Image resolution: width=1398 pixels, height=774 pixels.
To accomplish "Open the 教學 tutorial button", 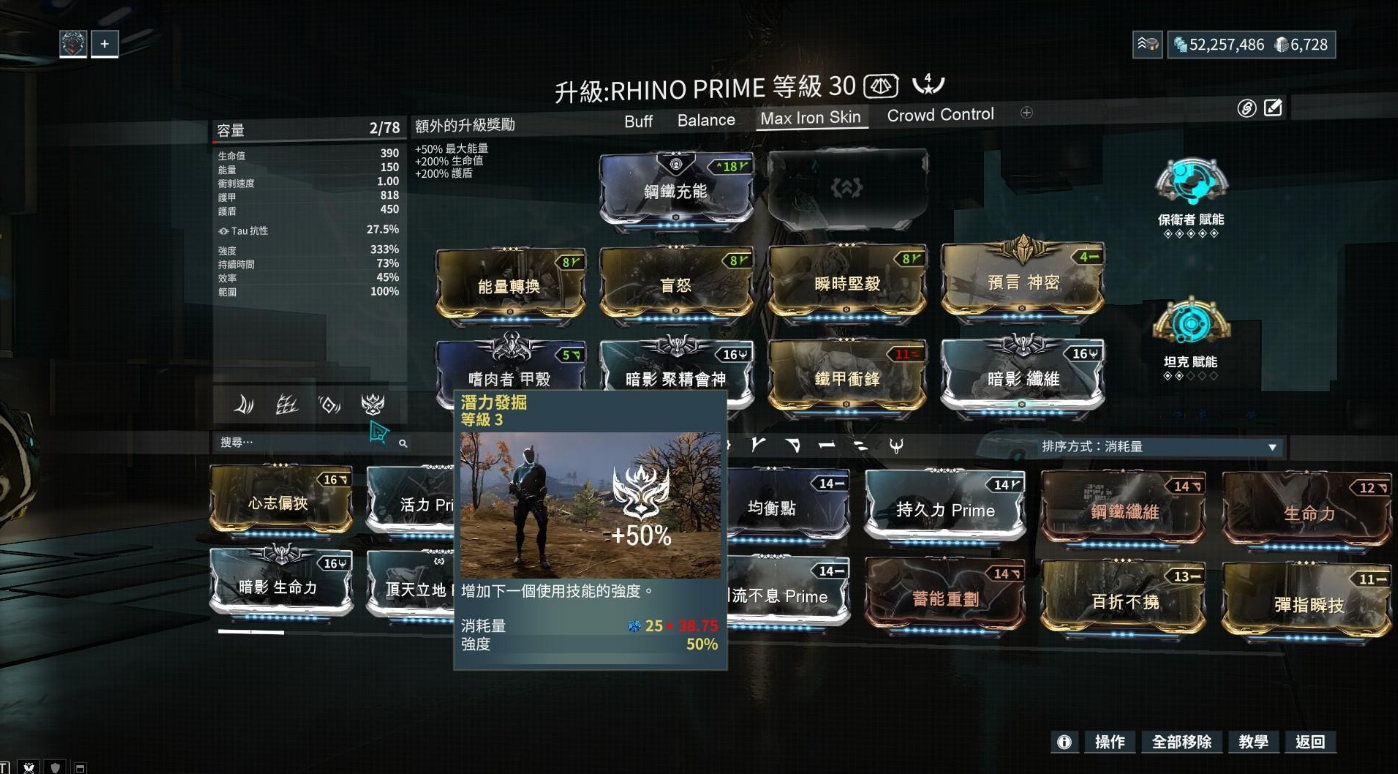I will [x=1253, y=742].
